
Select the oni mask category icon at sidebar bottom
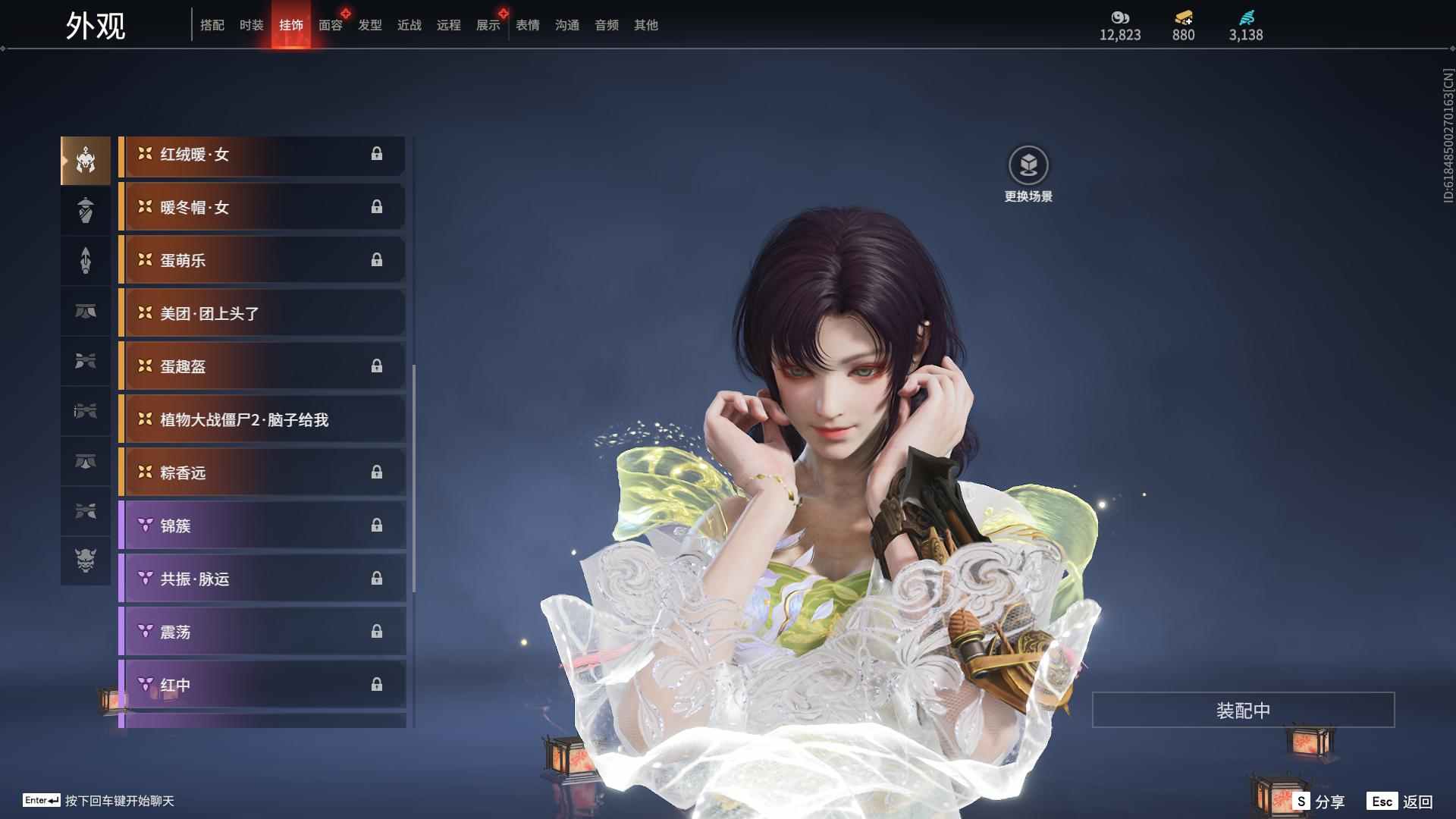click(x=86, y=561)
